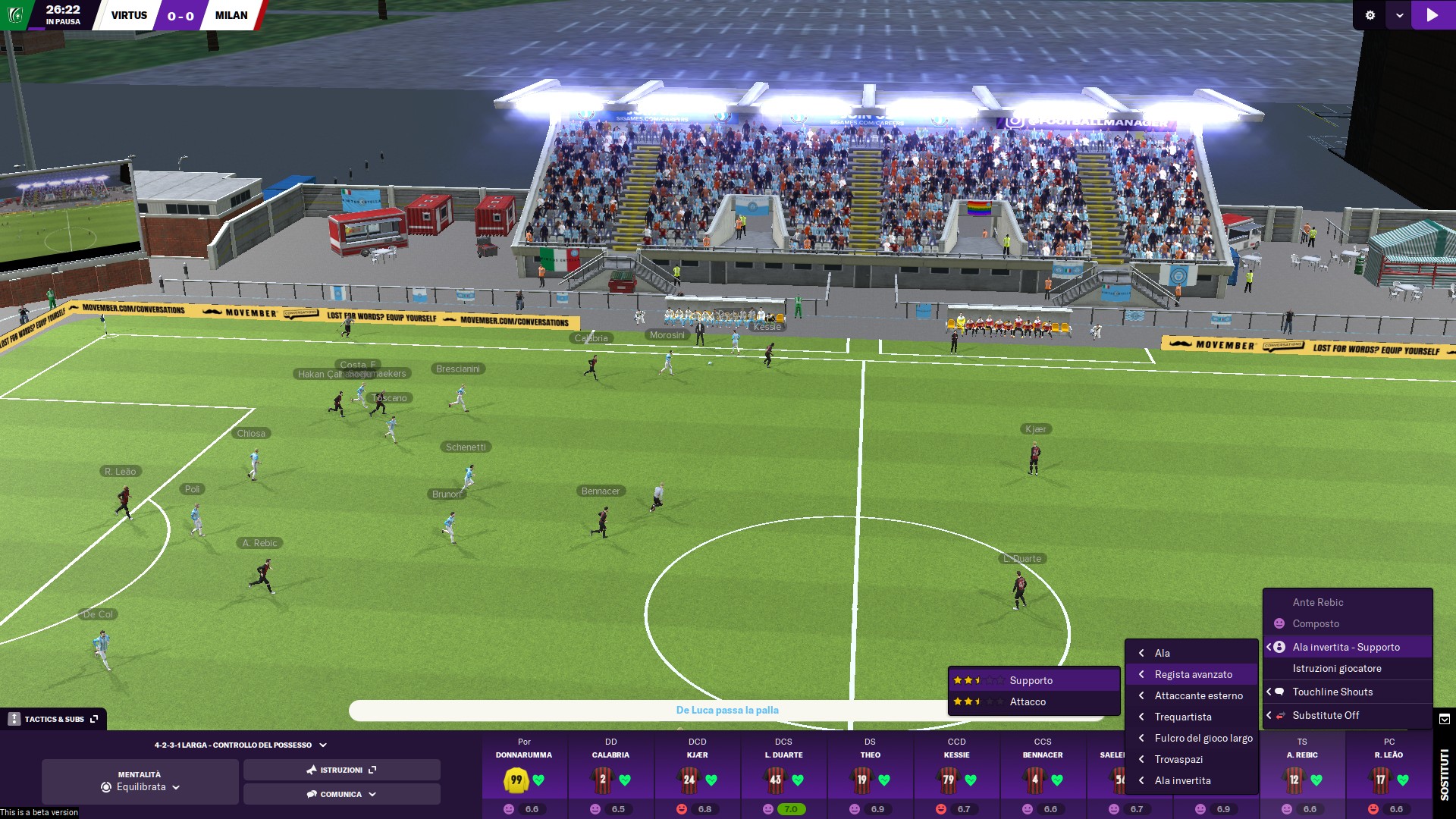Choose the Supporto duty option
Screen dimensions: 1456x819
coord(1031,680)
